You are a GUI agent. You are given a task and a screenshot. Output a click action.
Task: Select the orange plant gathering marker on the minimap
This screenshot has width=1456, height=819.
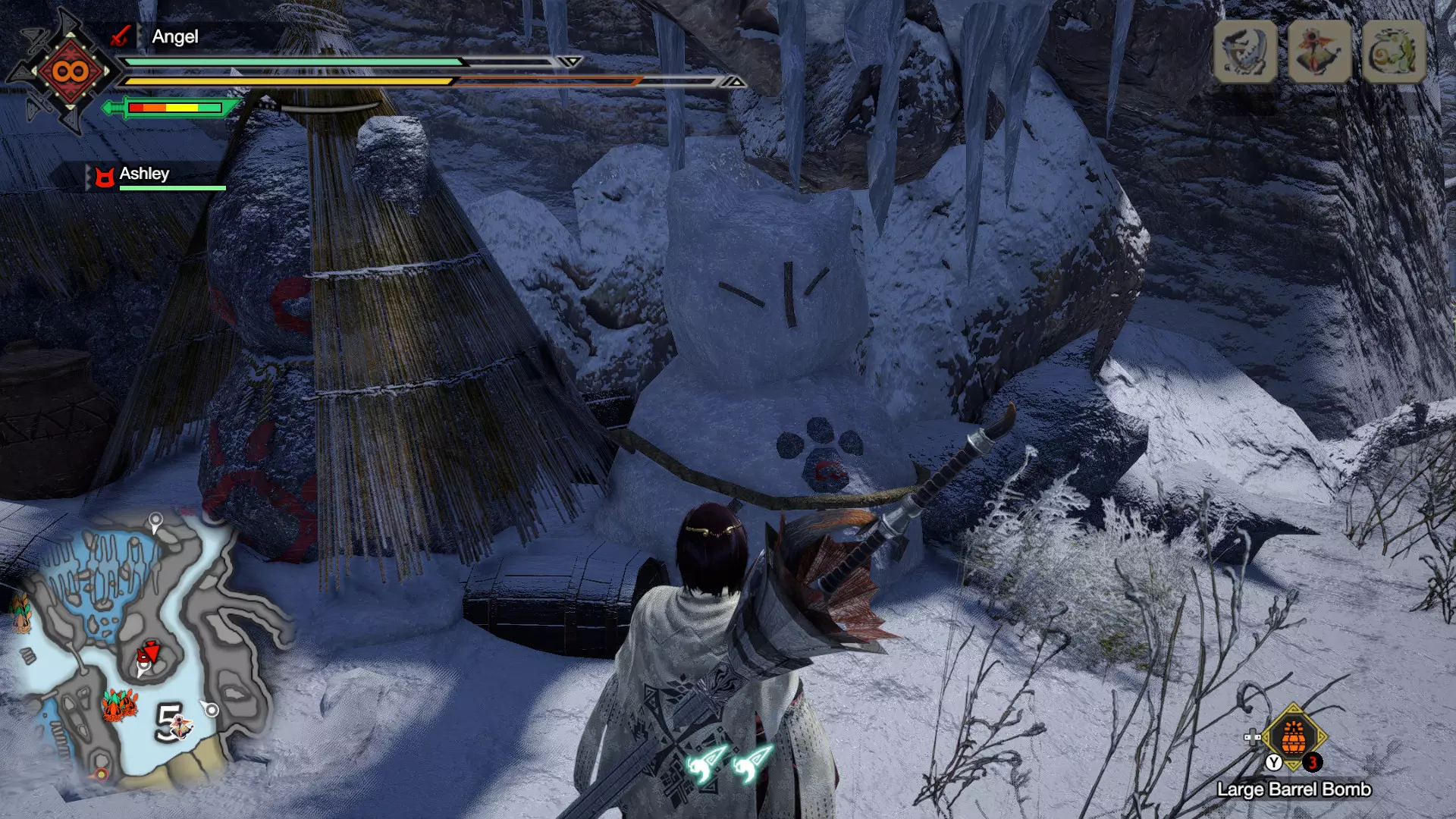[119, 705]
